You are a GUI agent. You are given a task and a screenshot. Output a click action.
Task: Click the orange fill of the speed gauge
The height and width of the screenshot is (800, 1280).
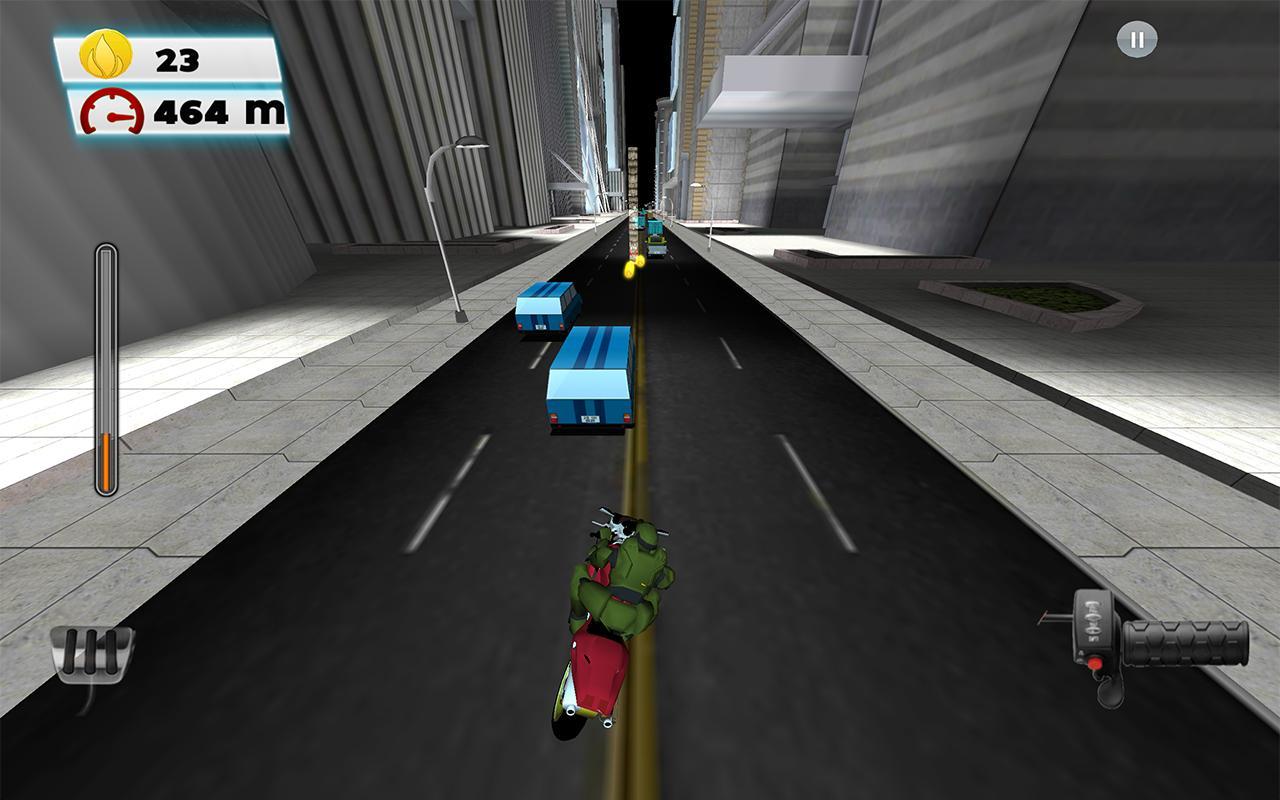click(x=104, y=460)
